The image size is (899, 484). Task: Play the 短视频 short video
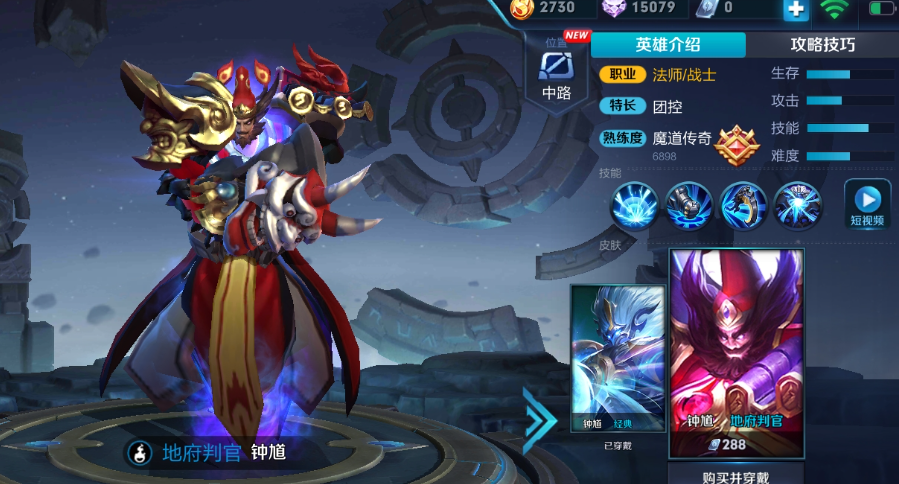[867, 204]
